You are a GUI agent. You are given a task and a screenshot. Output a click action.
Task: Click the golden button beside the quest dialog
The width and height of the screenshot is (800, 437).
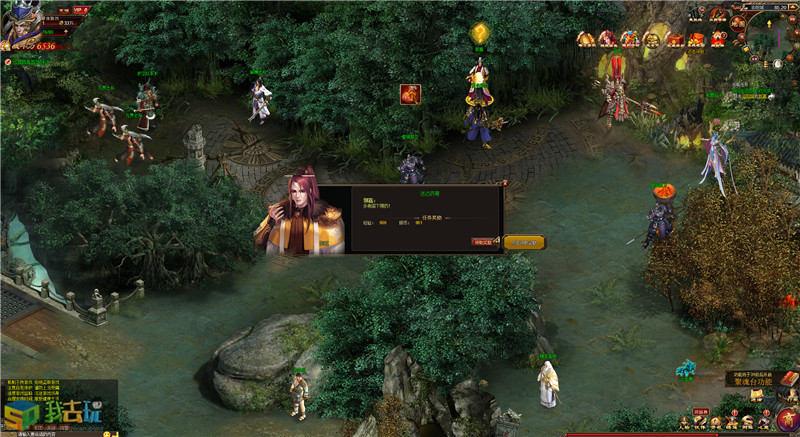pos(524,242)
